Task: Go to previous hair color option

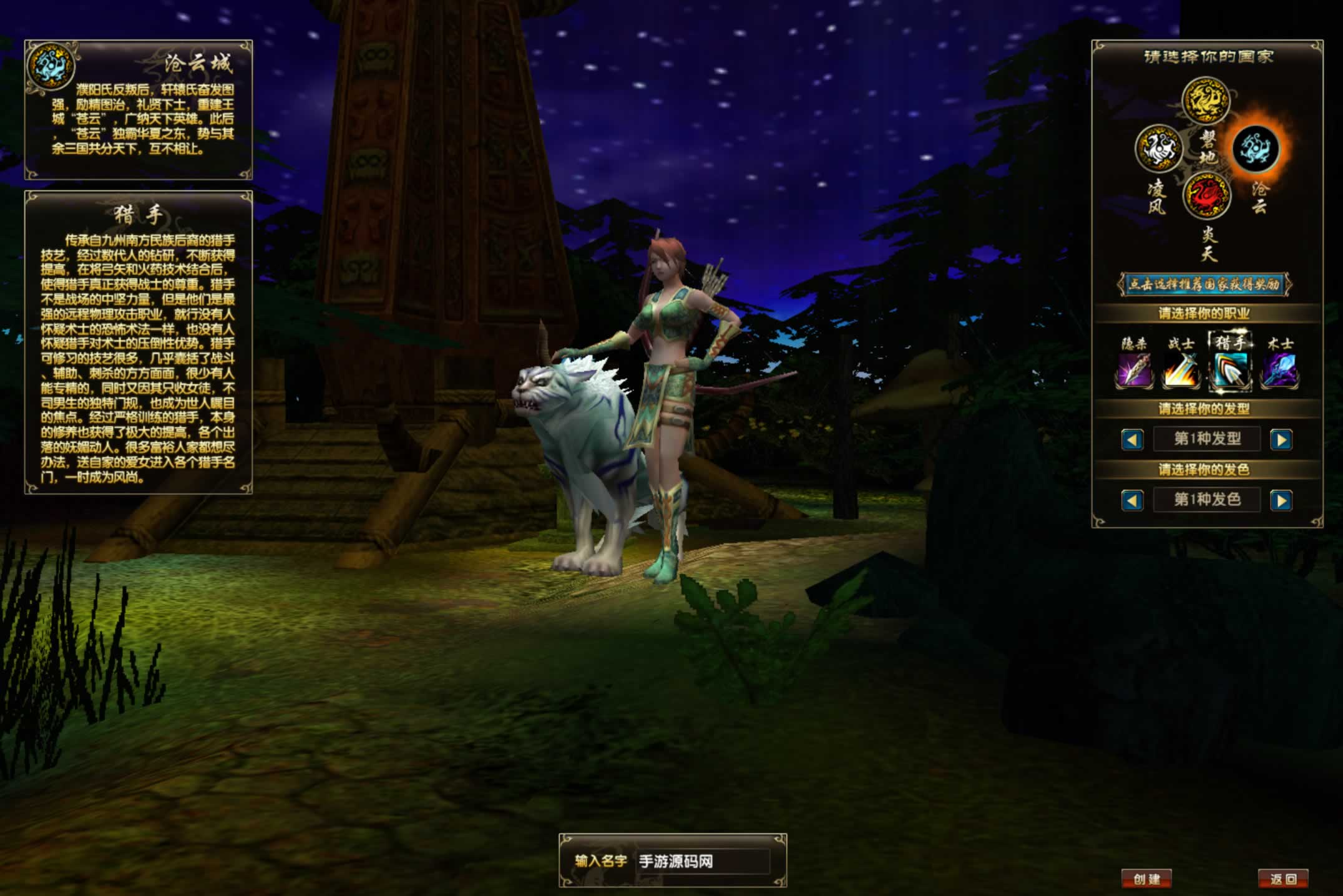Action: click(x=1132, y=500)
